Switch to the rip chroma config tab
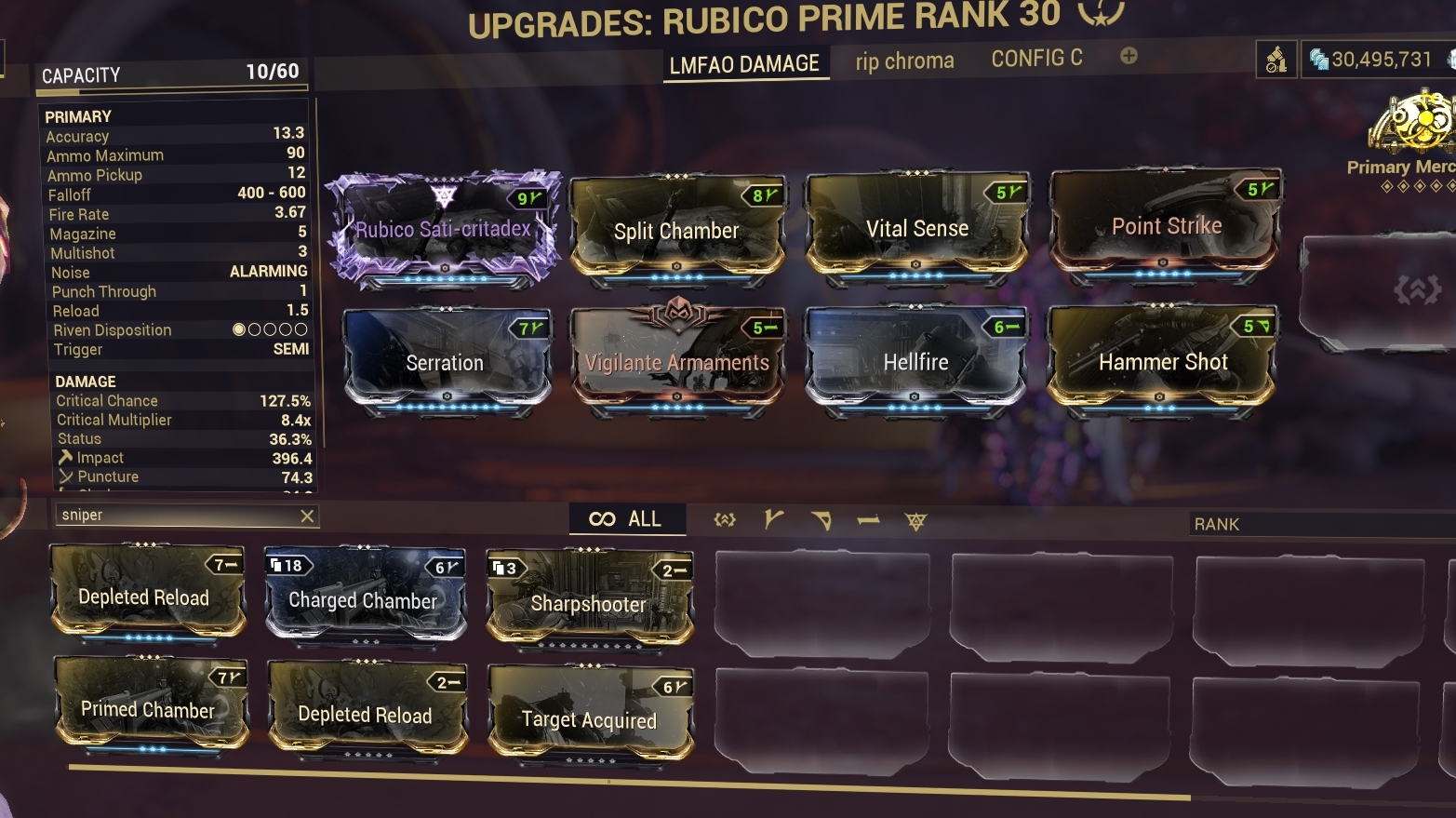 (x=903, y=60)
